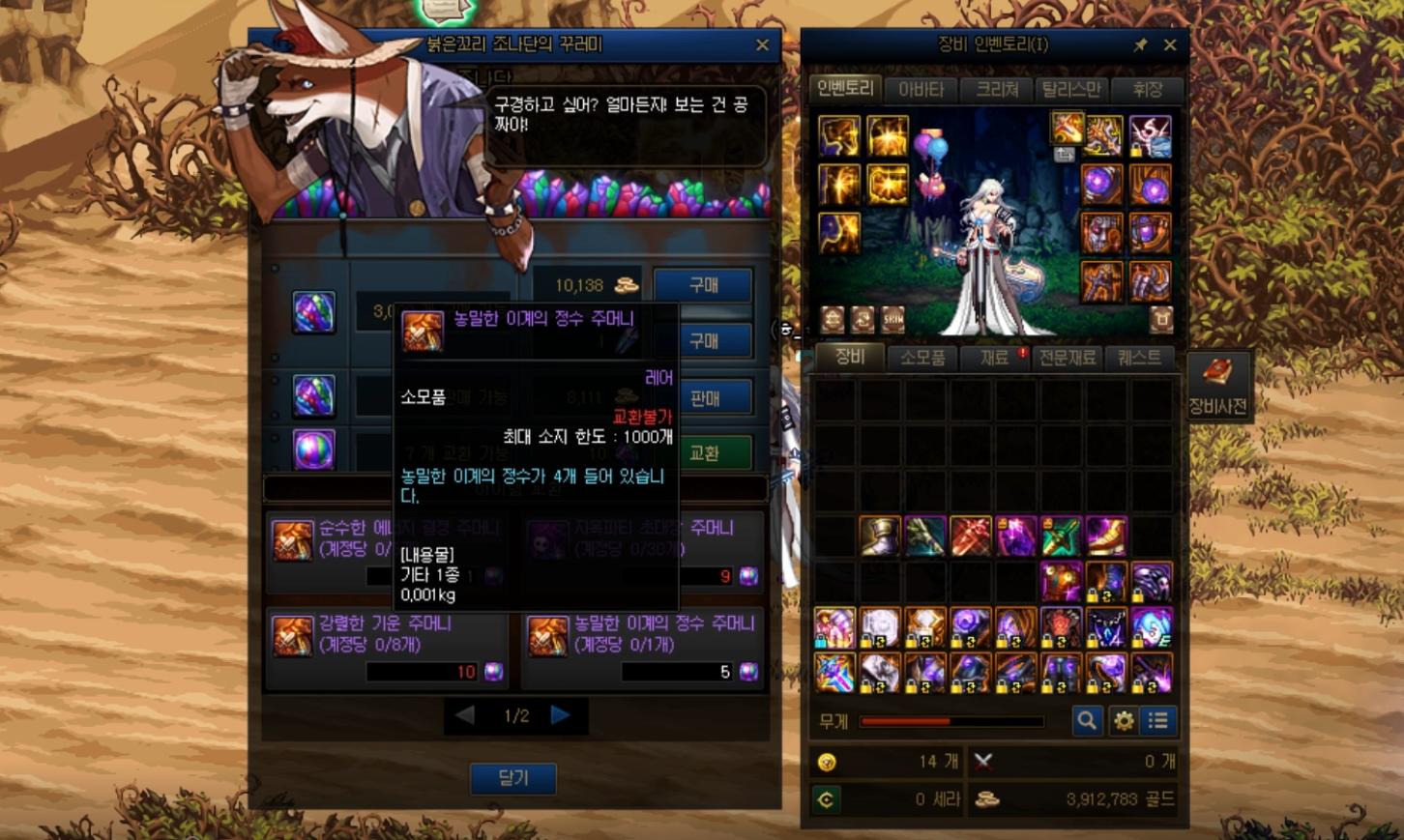Select the 퀘스트 item tab
This screenshot has height=840, width=1404.
tap(1139, 358)
